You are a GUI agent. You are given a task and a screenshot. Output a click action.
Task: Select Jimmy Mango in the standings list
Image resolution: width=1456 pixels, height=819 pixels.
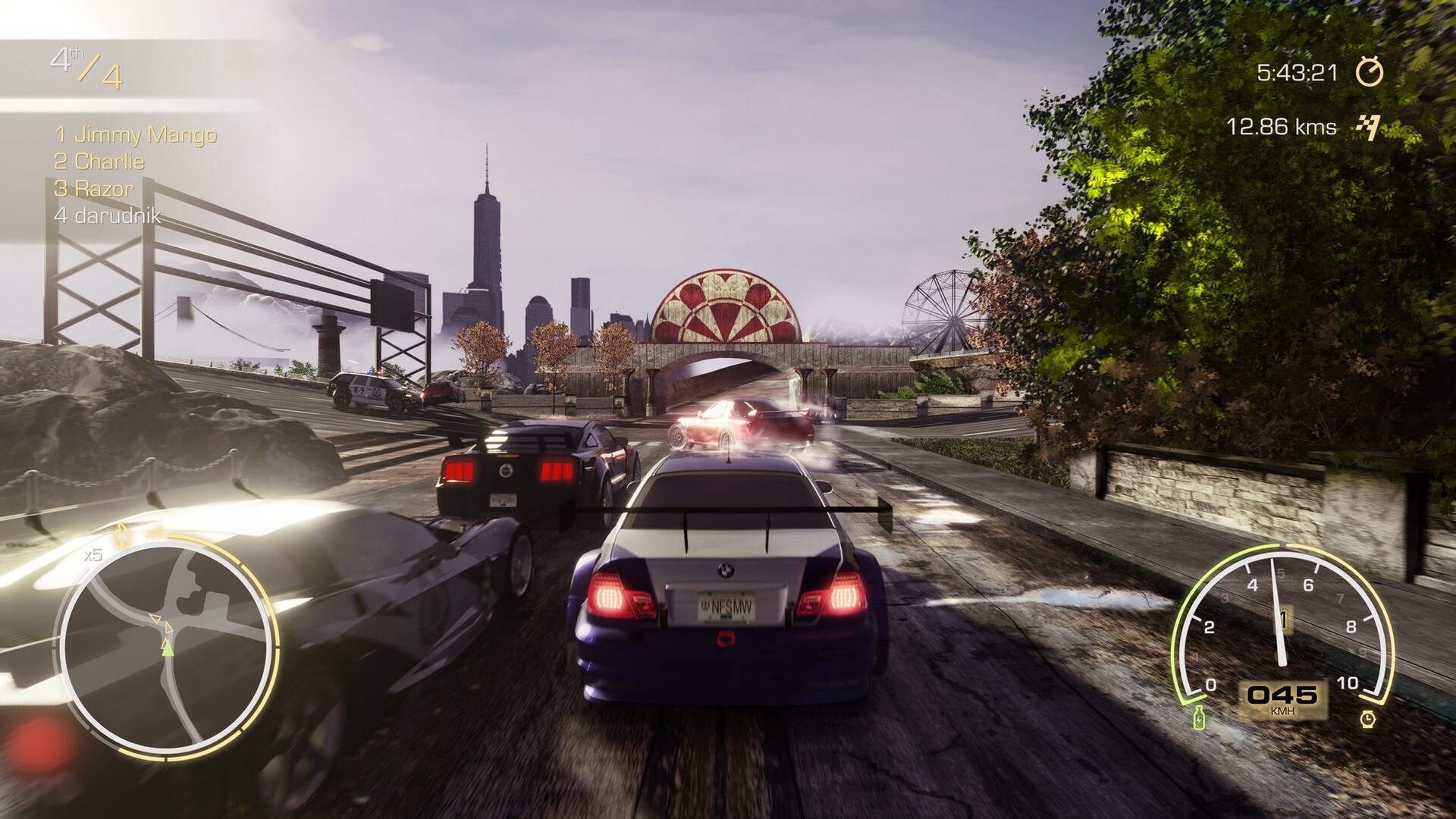(x=136, y=135)
